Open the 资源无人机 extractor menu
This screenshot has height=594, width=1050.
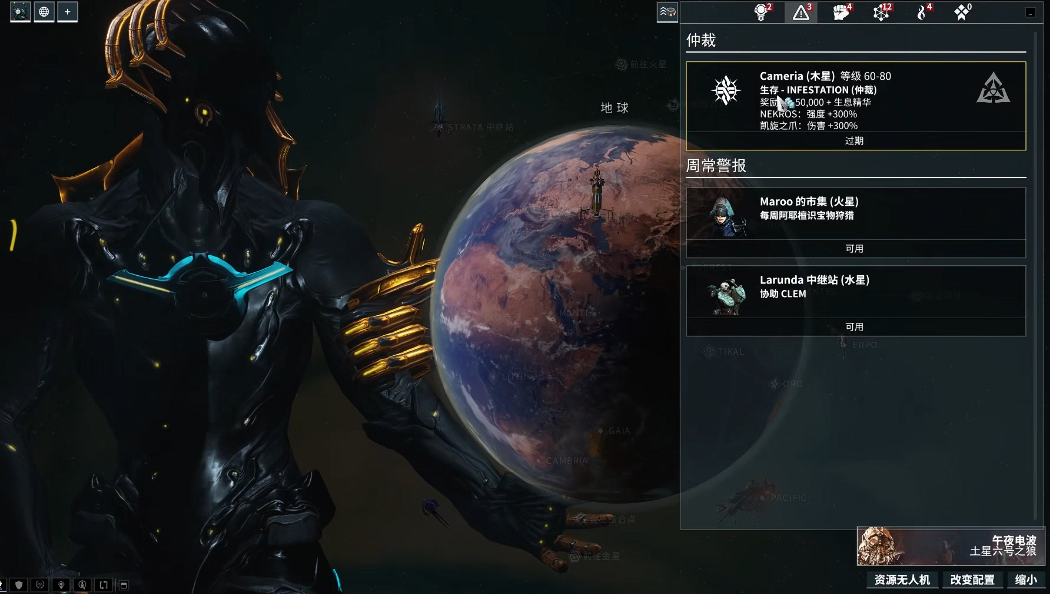902,580
